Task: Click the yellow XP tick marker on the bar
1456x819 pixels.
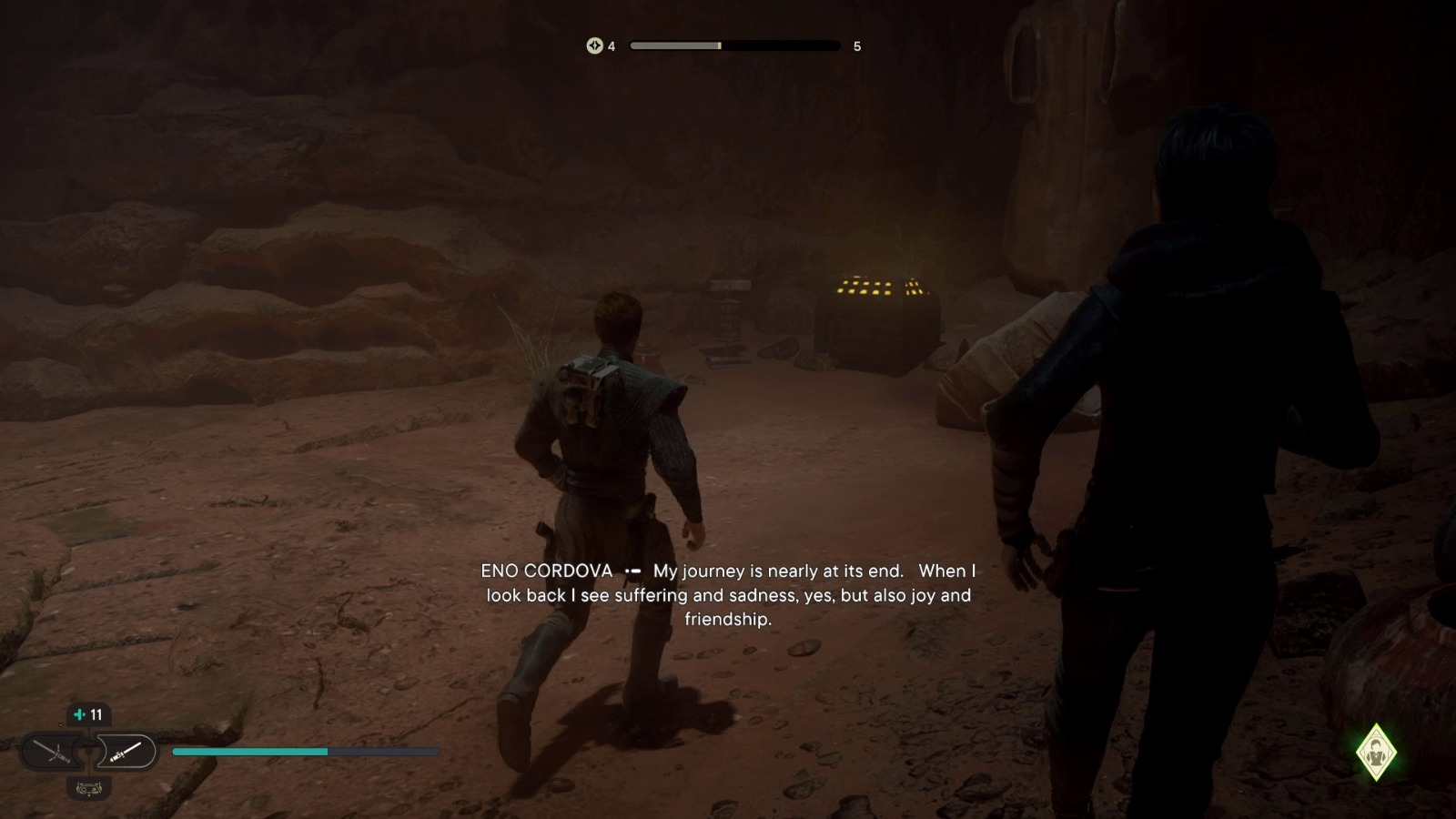Action: (x=722, y=45)
